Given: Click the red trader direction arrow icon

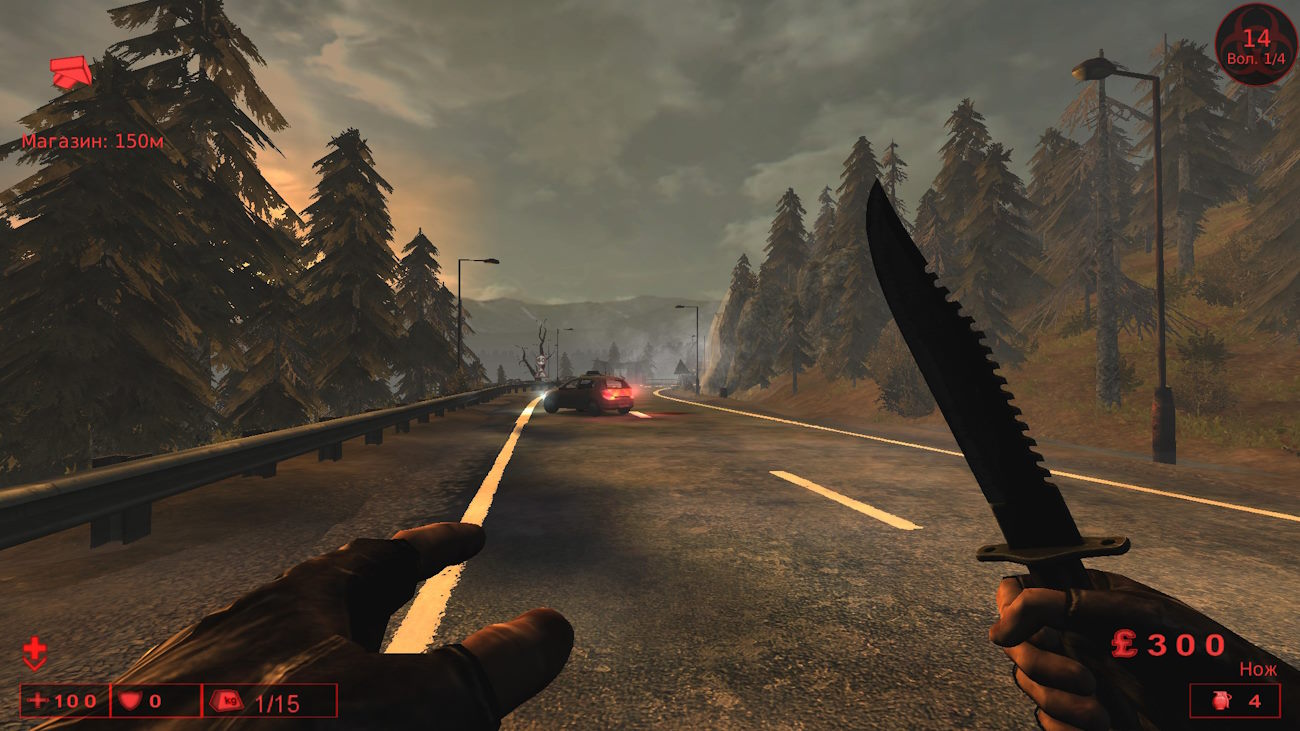Looking at the screenshot, I should [71, 72].
